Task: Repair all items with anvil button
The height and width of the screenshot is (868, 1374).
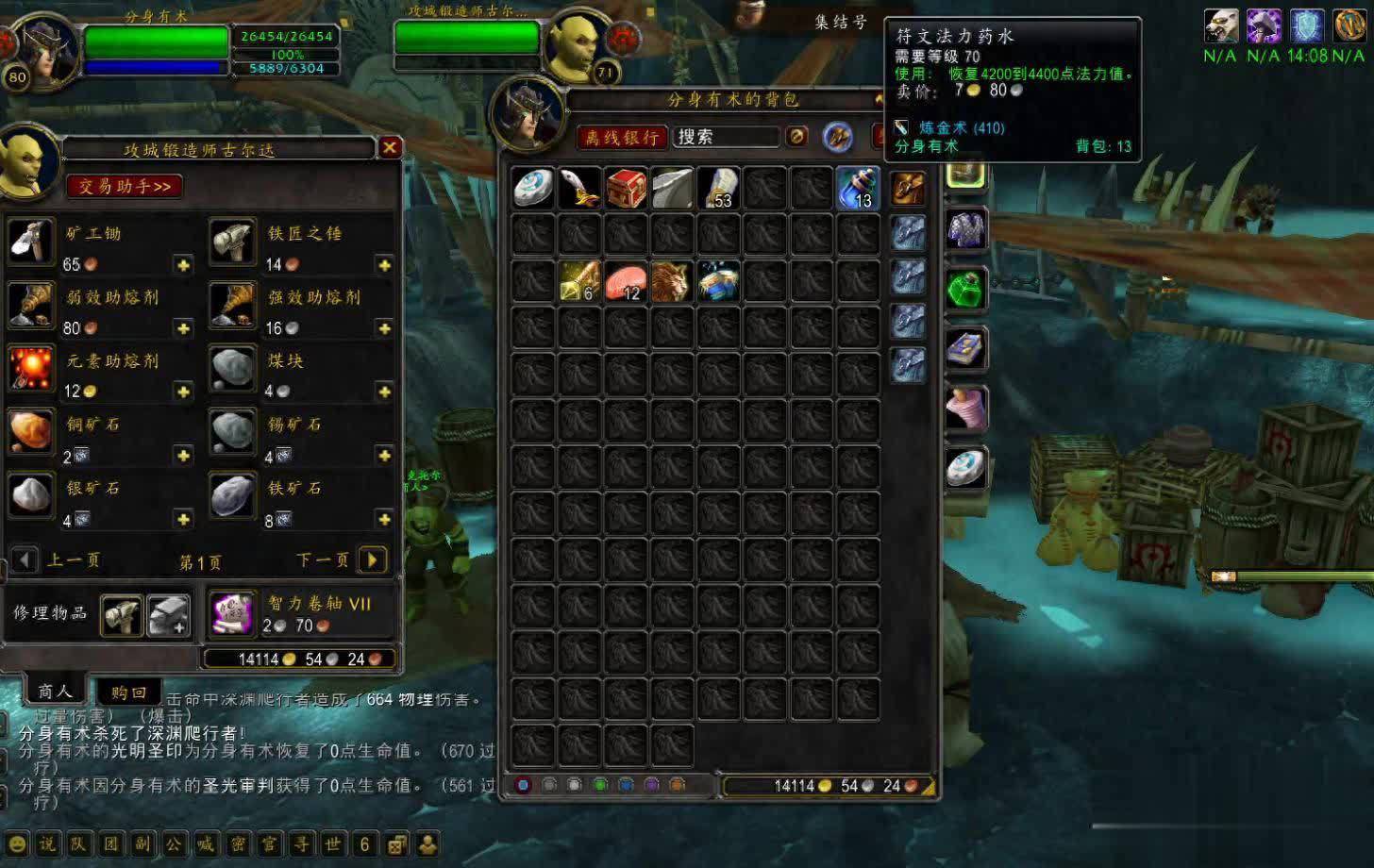Action: tap(168, 615)
